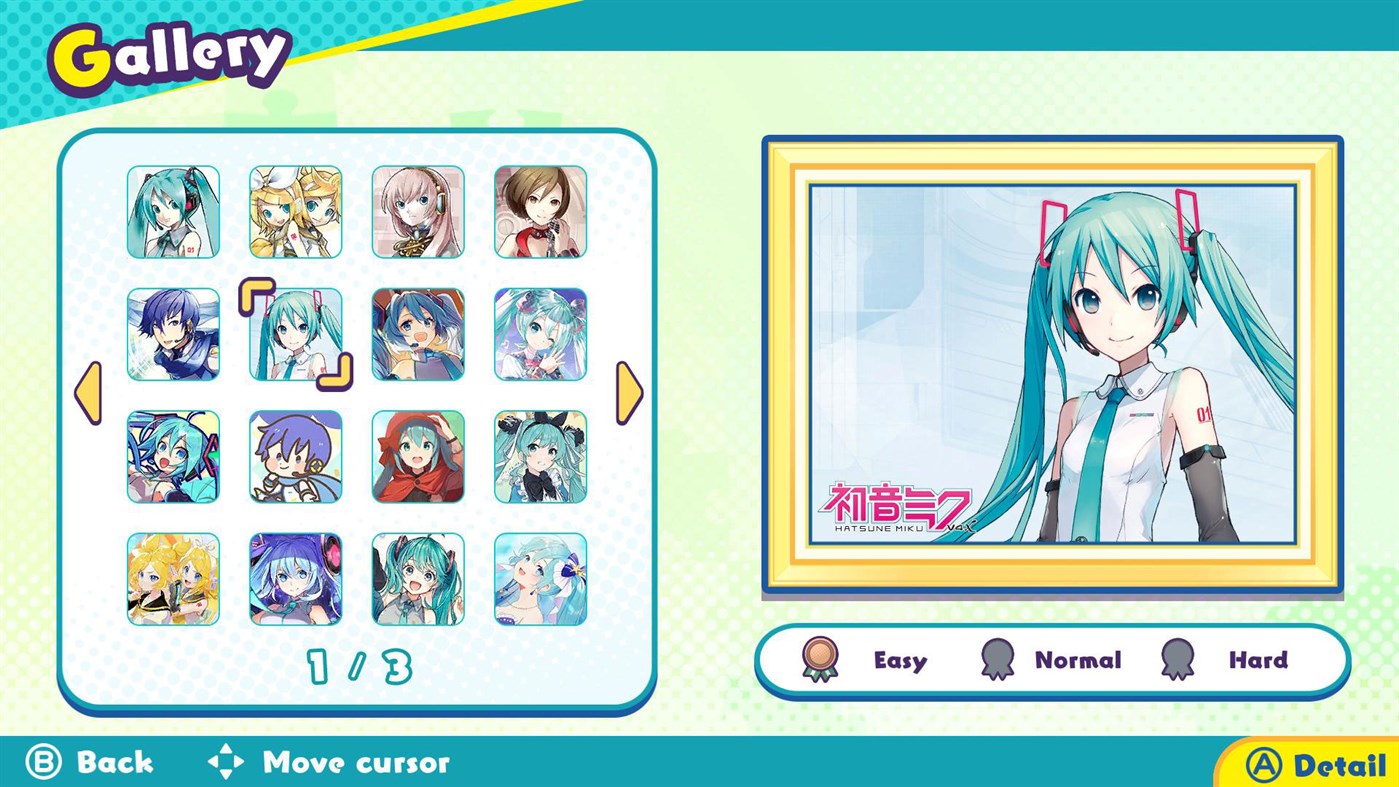Click the Hard difficulty medal
The image size is (1399, 787).
1176,660
